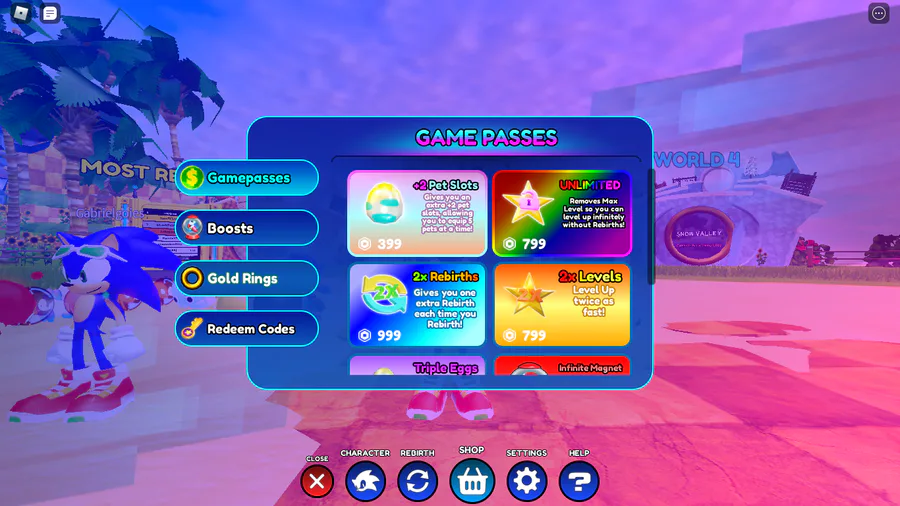This screenshot has width=900, height=506.
Task: Select the Gold Rings category
Action: 247,278
